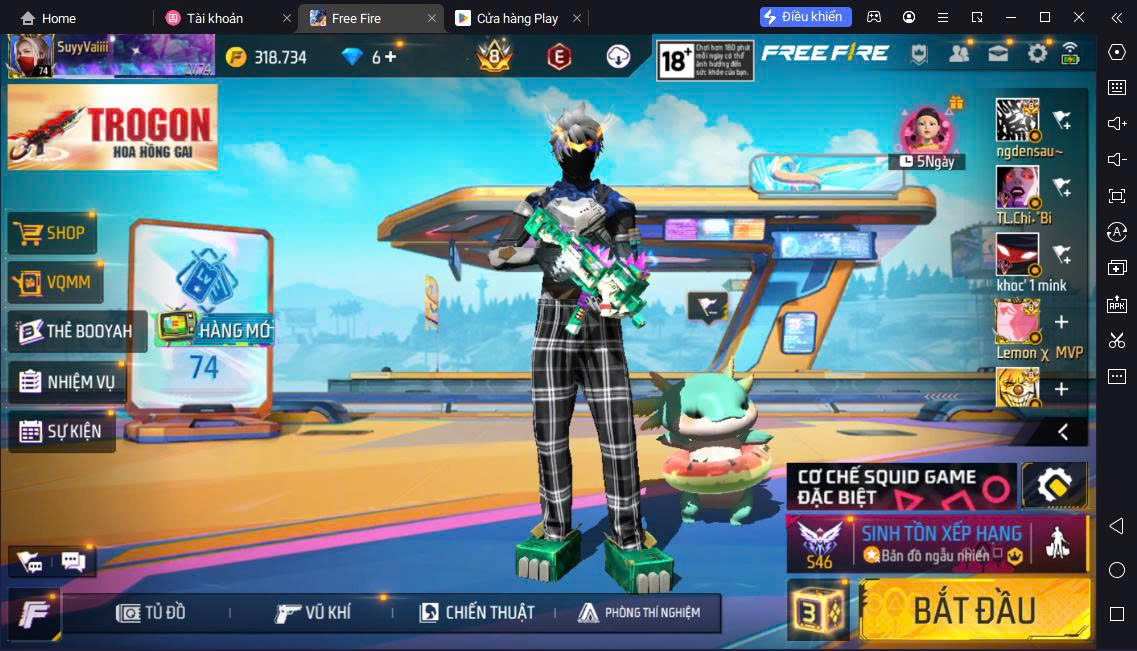The image size is (1137, 651).
Task: Open the SHOP menu
Action: pyautogui.click(x=54, y=233)
